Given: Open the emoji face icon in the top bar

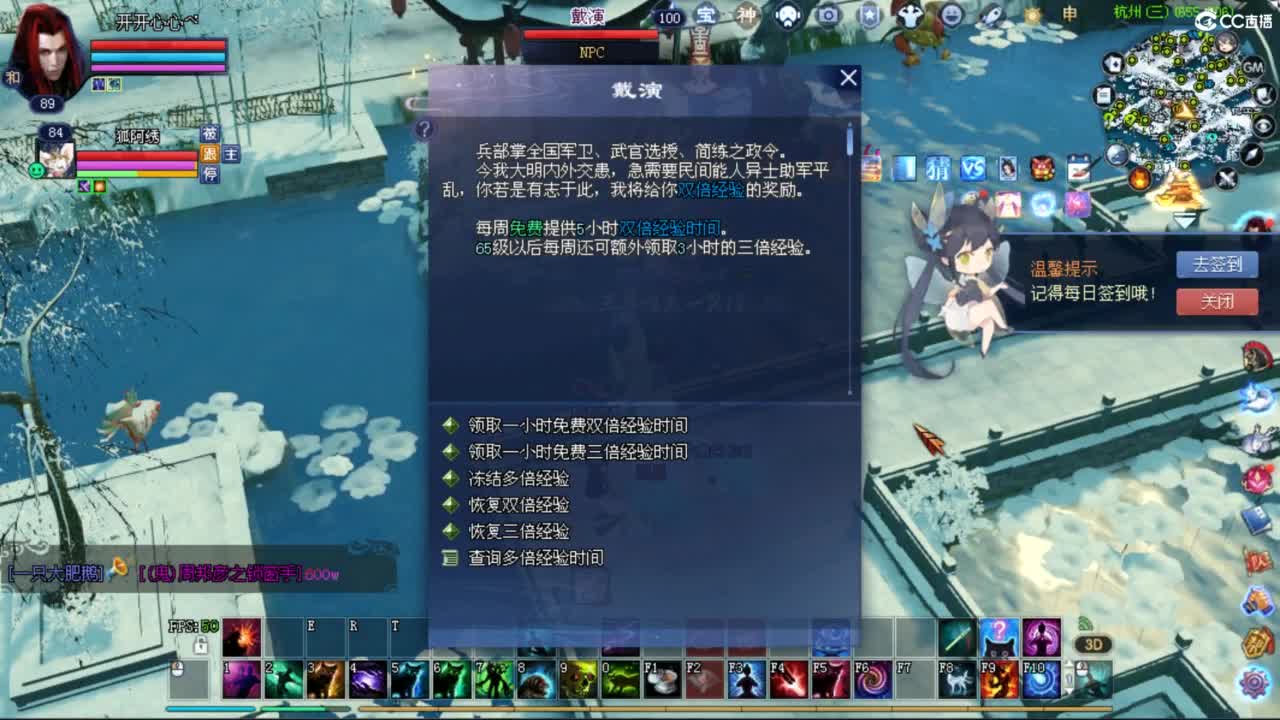Looking at the screenshot, I should pyautogui.click(x=952, y=15).
